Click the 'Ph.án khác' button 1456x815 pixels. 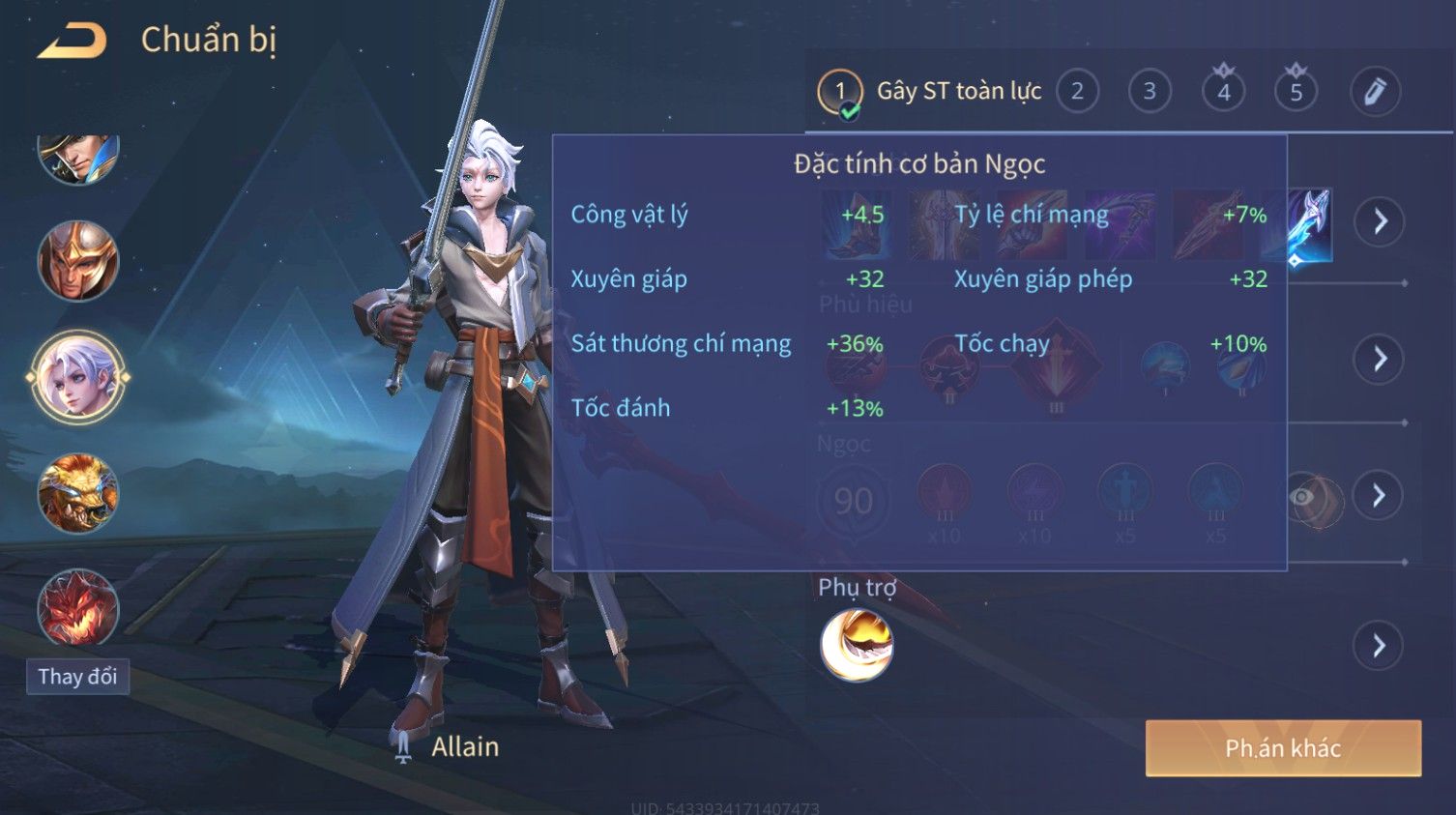1283,748
